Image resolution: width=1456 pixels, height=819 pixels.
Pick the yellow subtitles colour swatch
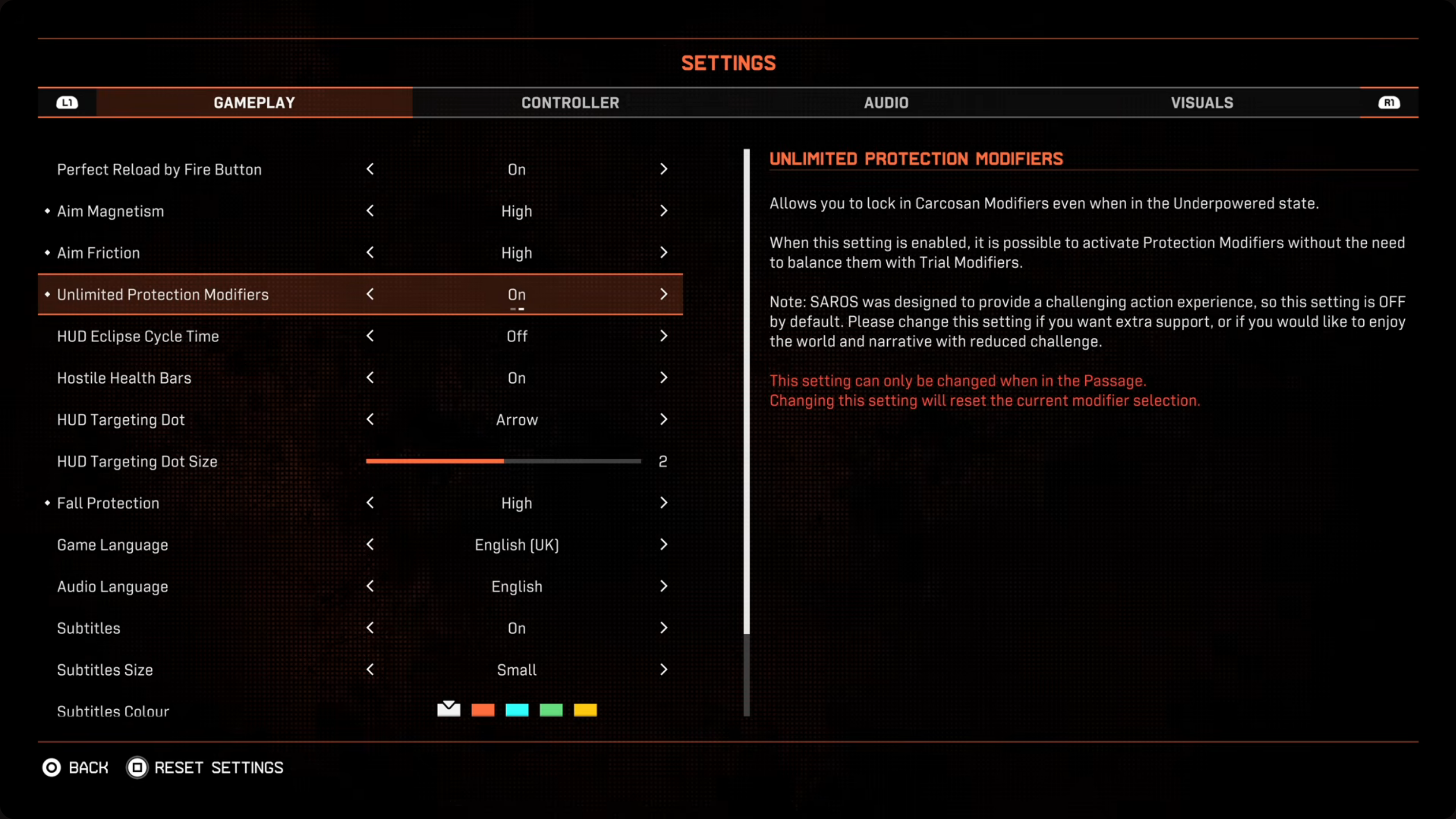tap(585, 710)
